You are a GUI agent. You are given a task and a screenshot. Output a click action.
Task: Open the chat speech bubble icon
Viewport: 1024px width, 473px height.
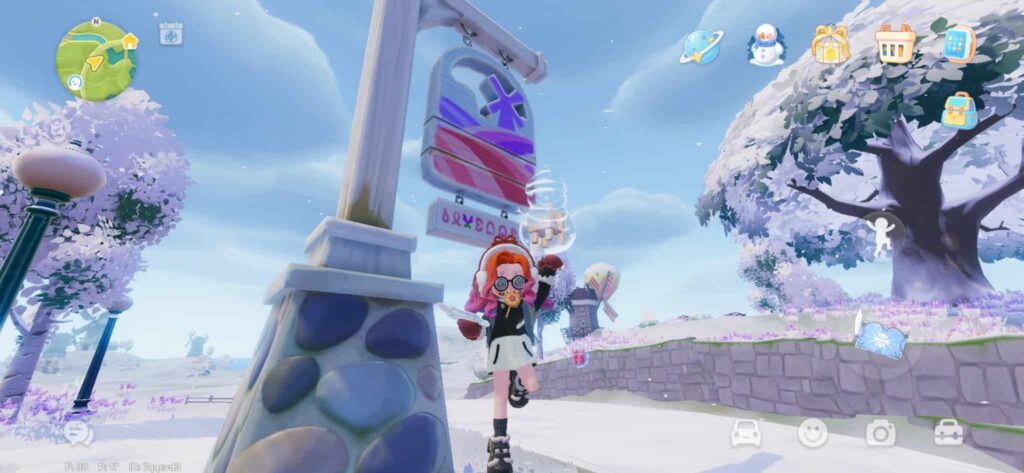(79, 433)
